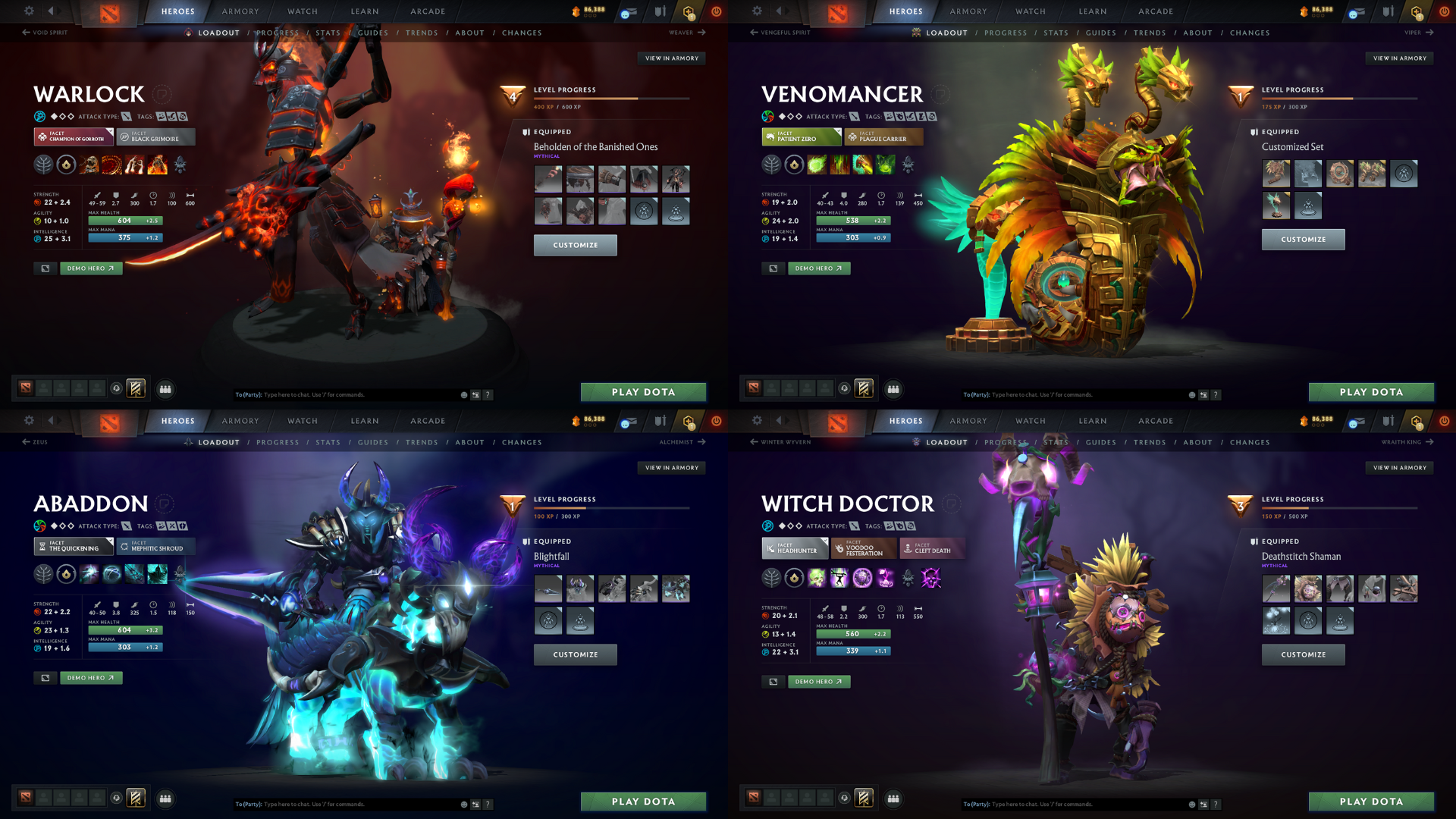The height and width of the screenshot is (819, 1456).
Task: Open View in Armory for Venomancer
Action: [1399, 58]
